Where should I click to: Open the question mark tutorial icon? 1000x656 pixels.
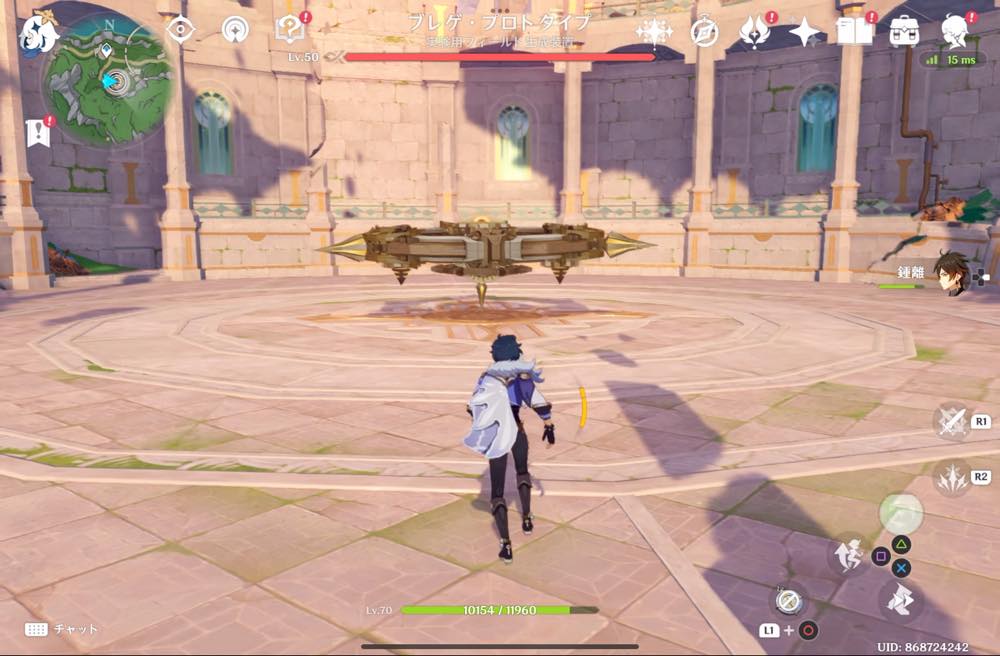pyautogui.click(x=289, y=29)
